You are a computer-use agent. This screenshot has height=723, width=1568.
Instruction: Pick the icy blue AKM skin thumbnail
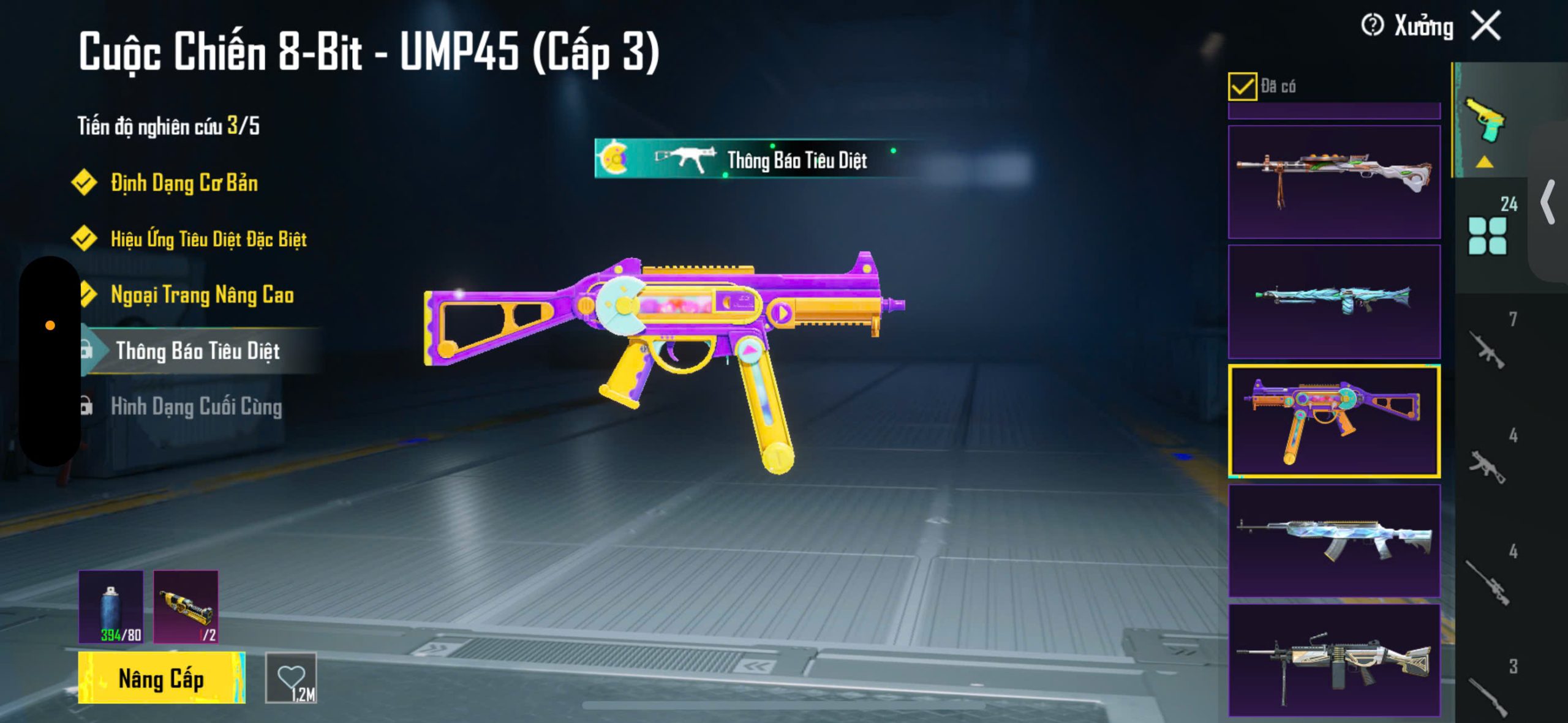[1334, 541]
